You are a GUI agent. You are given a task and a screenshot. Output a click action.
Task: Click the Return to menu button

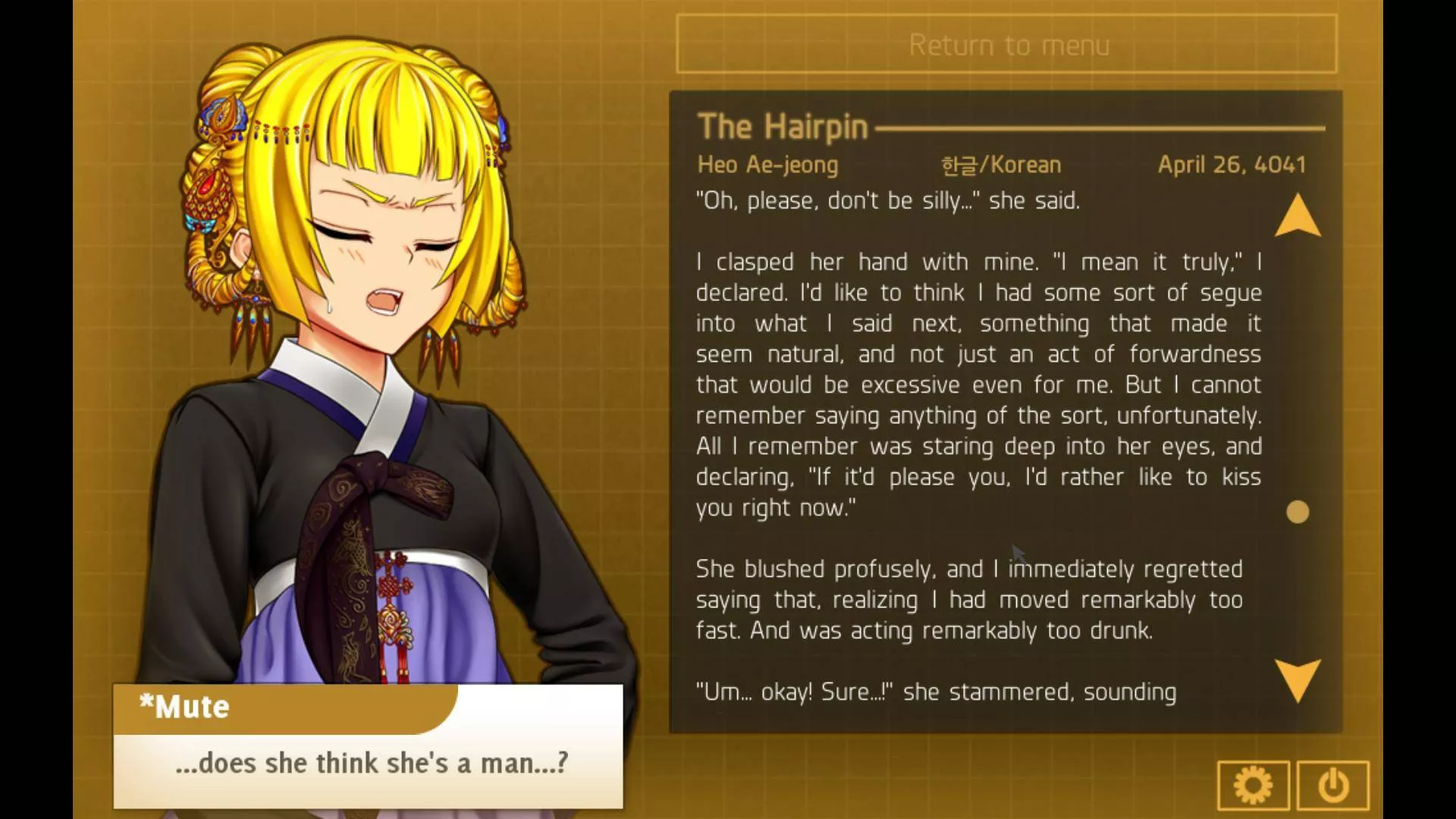[x=1006, y=44]
